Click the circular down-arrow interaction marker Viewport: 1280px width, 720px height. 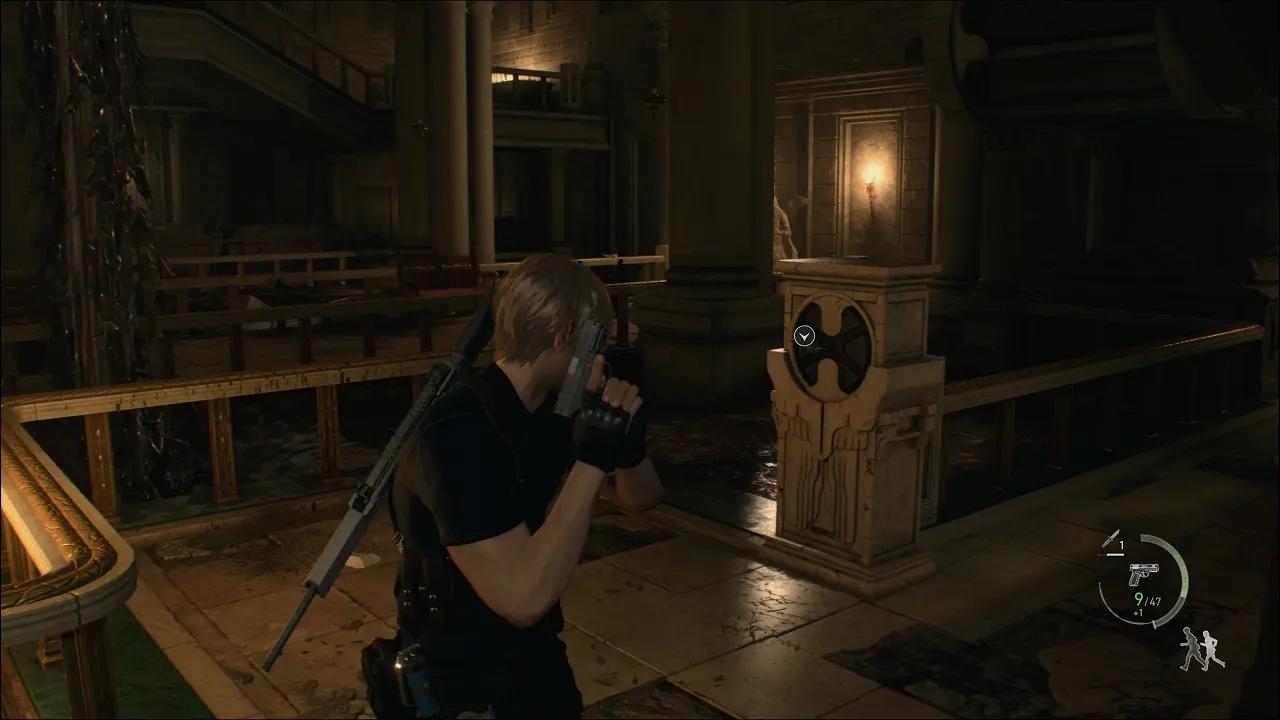tap(805, 336)
